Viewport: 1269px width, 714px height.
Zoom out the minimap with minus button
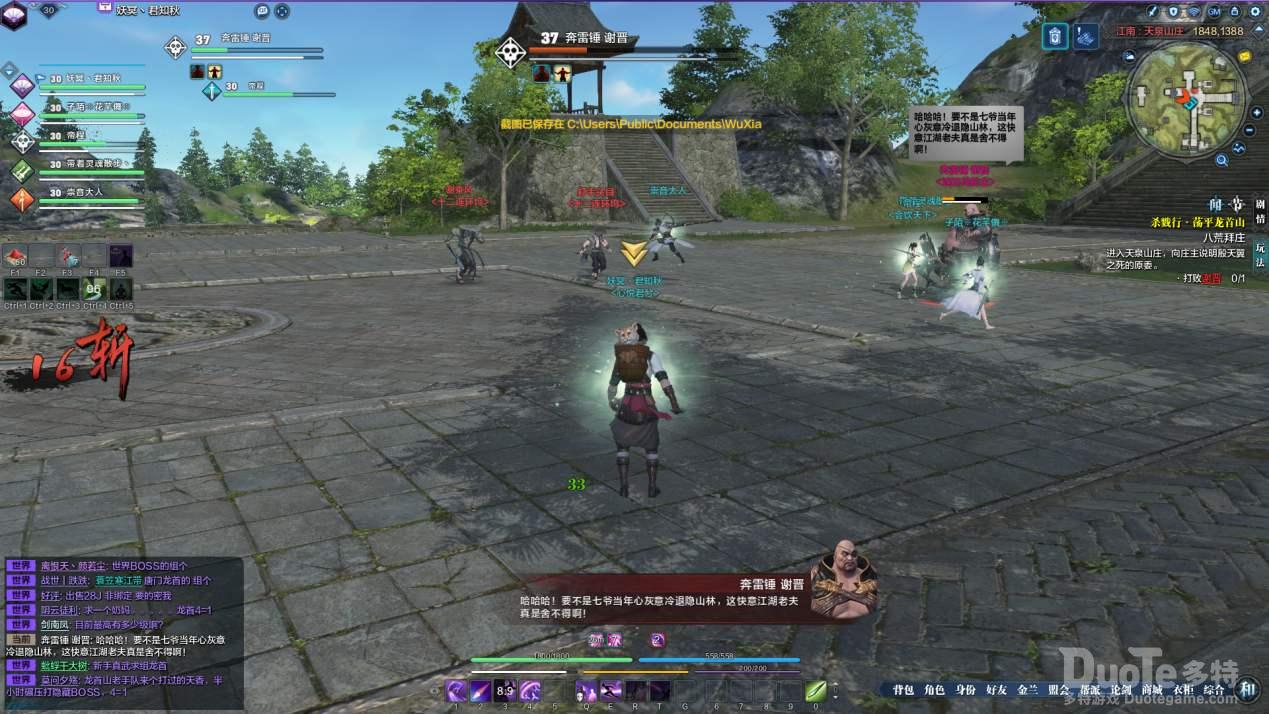point(1250,130)
